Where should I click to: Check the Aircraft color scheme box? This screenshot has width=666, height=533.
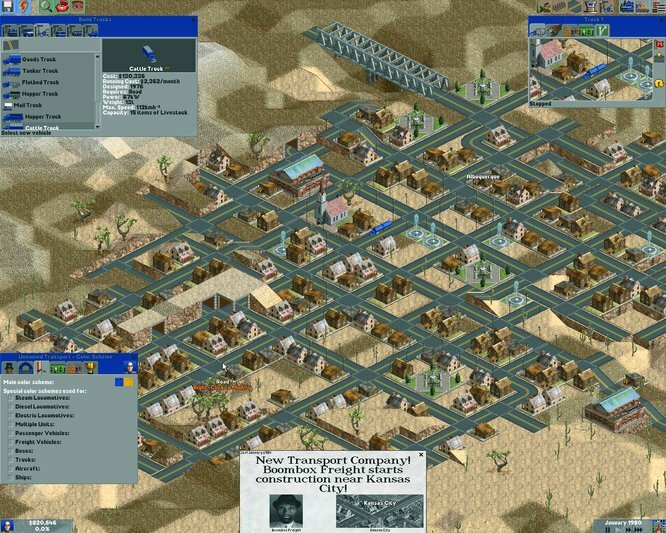tap(9, 469)
